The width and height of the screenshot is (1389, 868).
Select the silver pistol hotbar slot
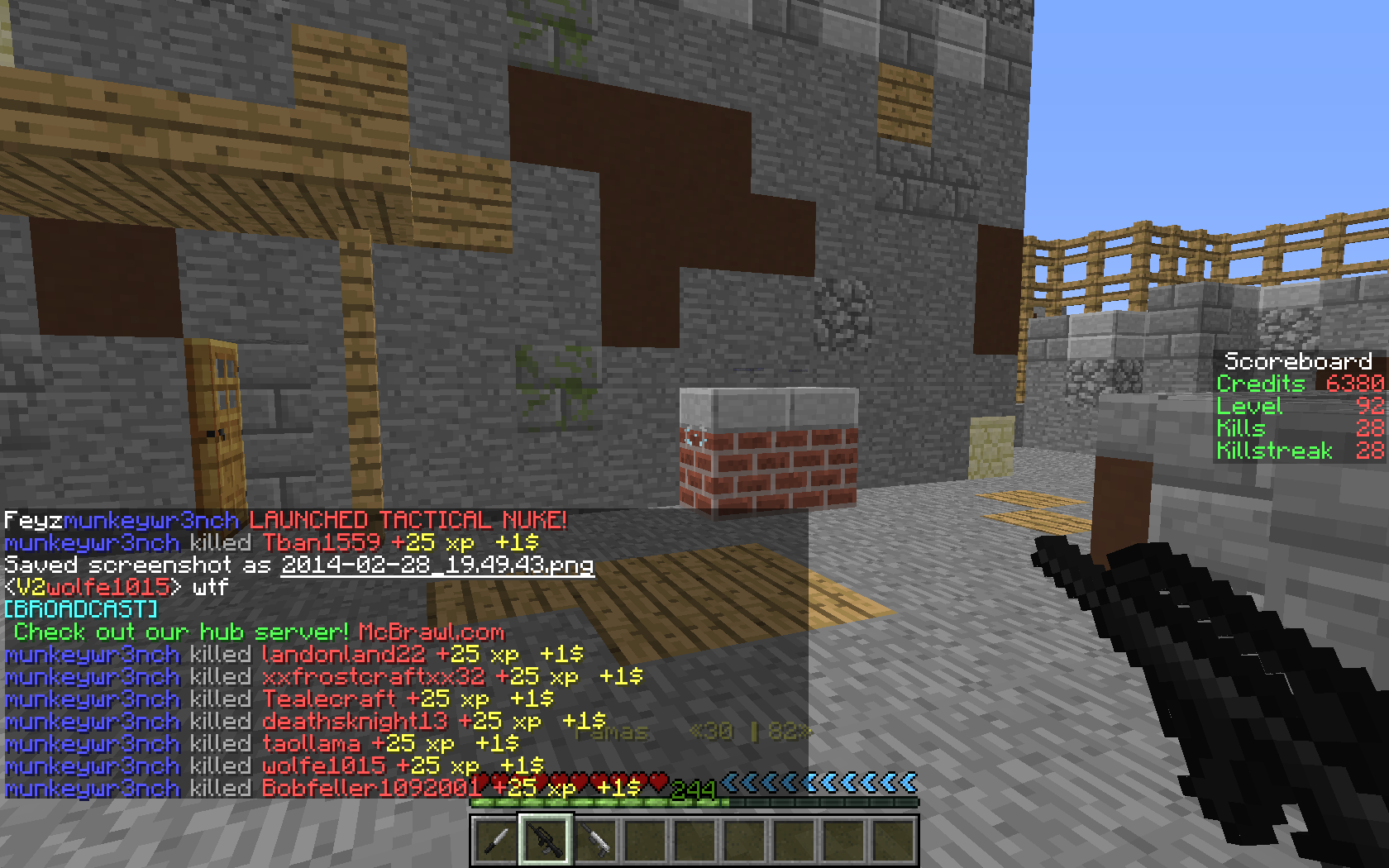click(595, 841)
